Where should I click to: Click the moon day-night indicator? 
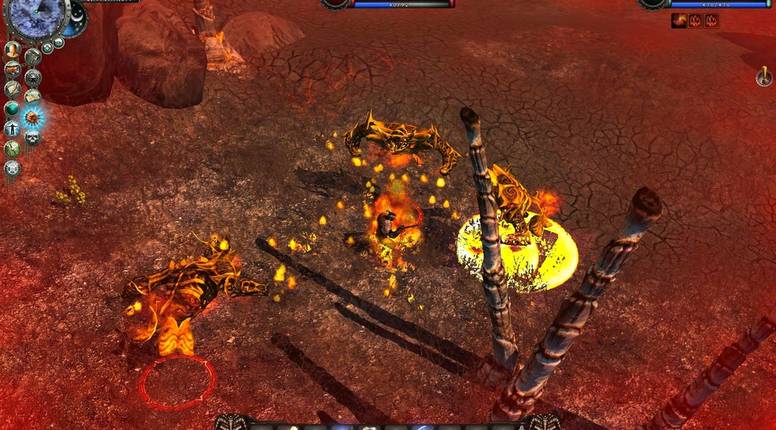coord(76,16)
